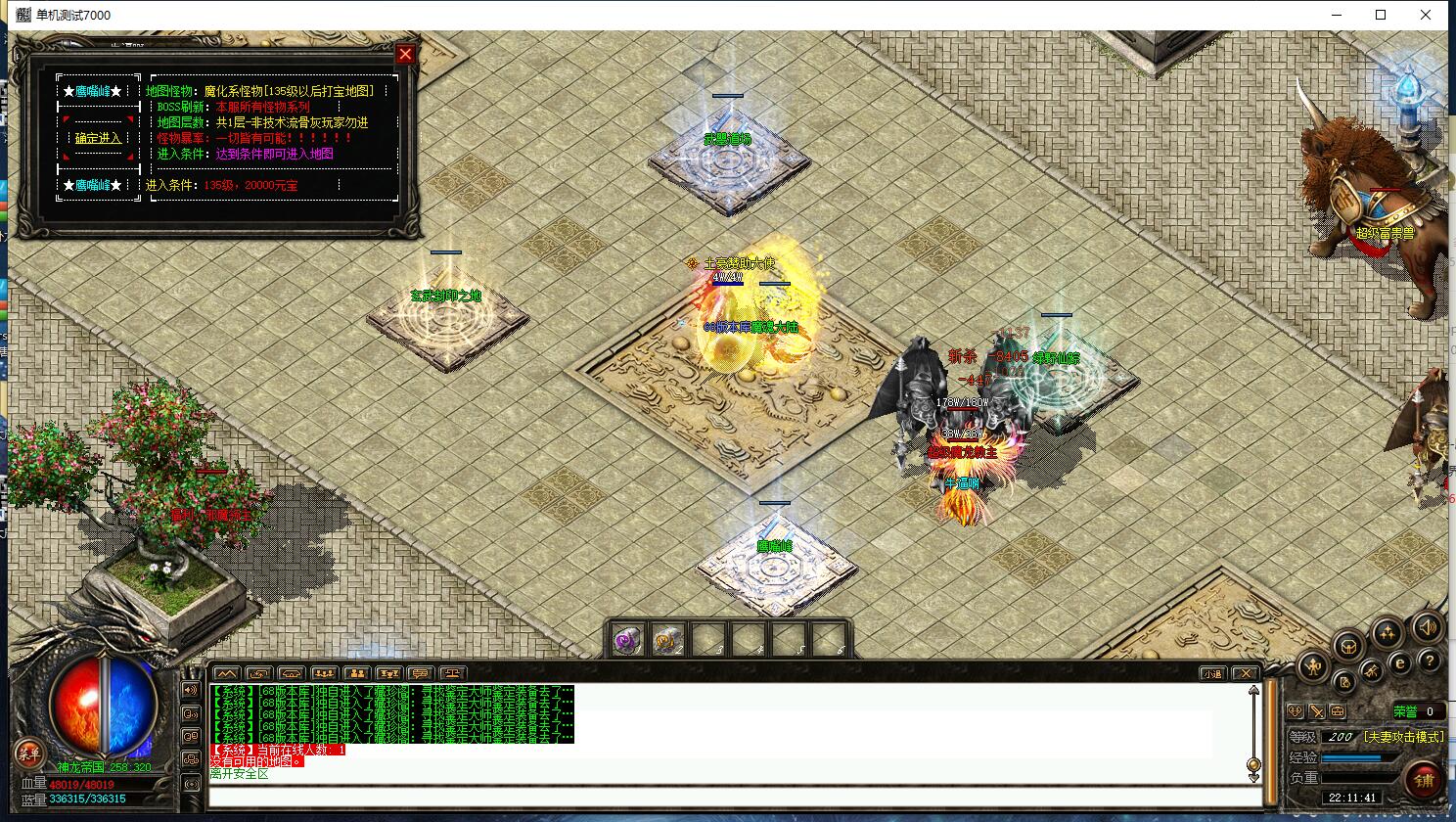Screen dimensions: 1456x822
Task: Click the 菜单 menu button by the orb
Action: point(28,753)
